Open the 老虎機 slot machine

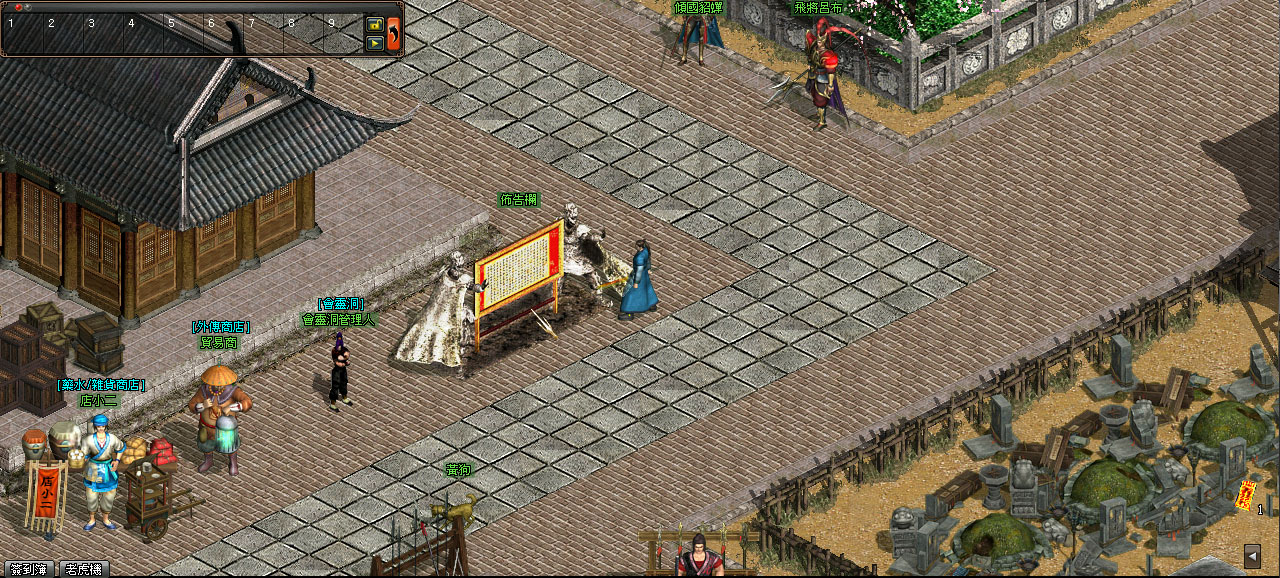[x=85, y=569]
